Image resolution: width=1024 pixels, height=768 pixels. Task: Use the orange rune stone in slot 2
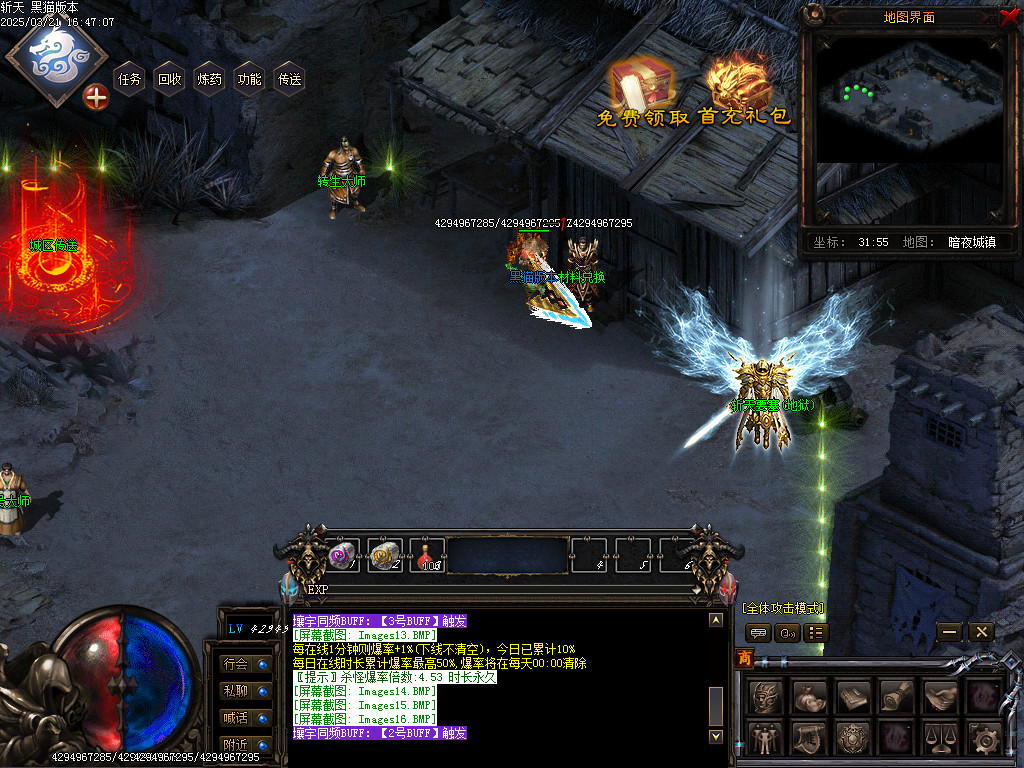386,556
